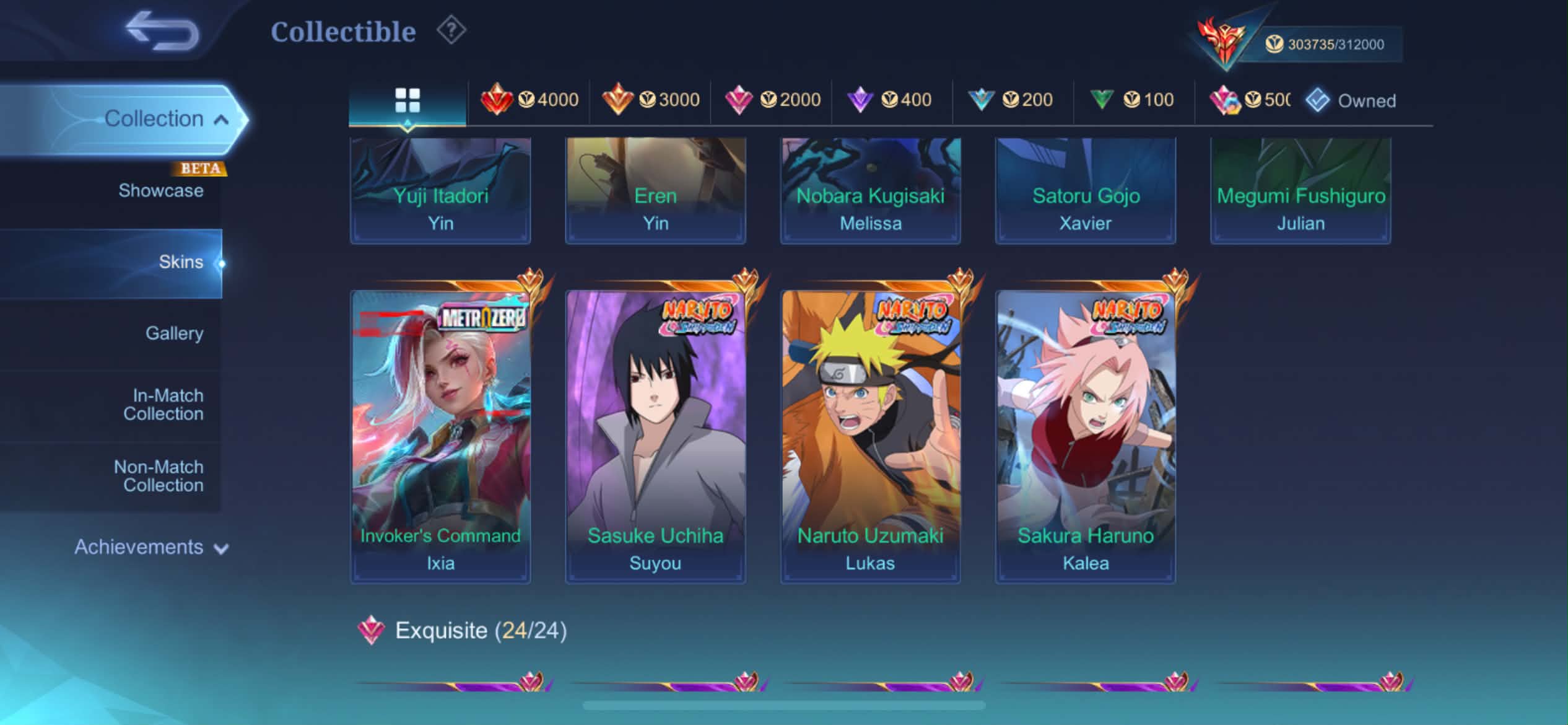The height and width of the screenshot is (725, 1568).
Task: Select the Skins menu entry
Action: pos(180,262)
